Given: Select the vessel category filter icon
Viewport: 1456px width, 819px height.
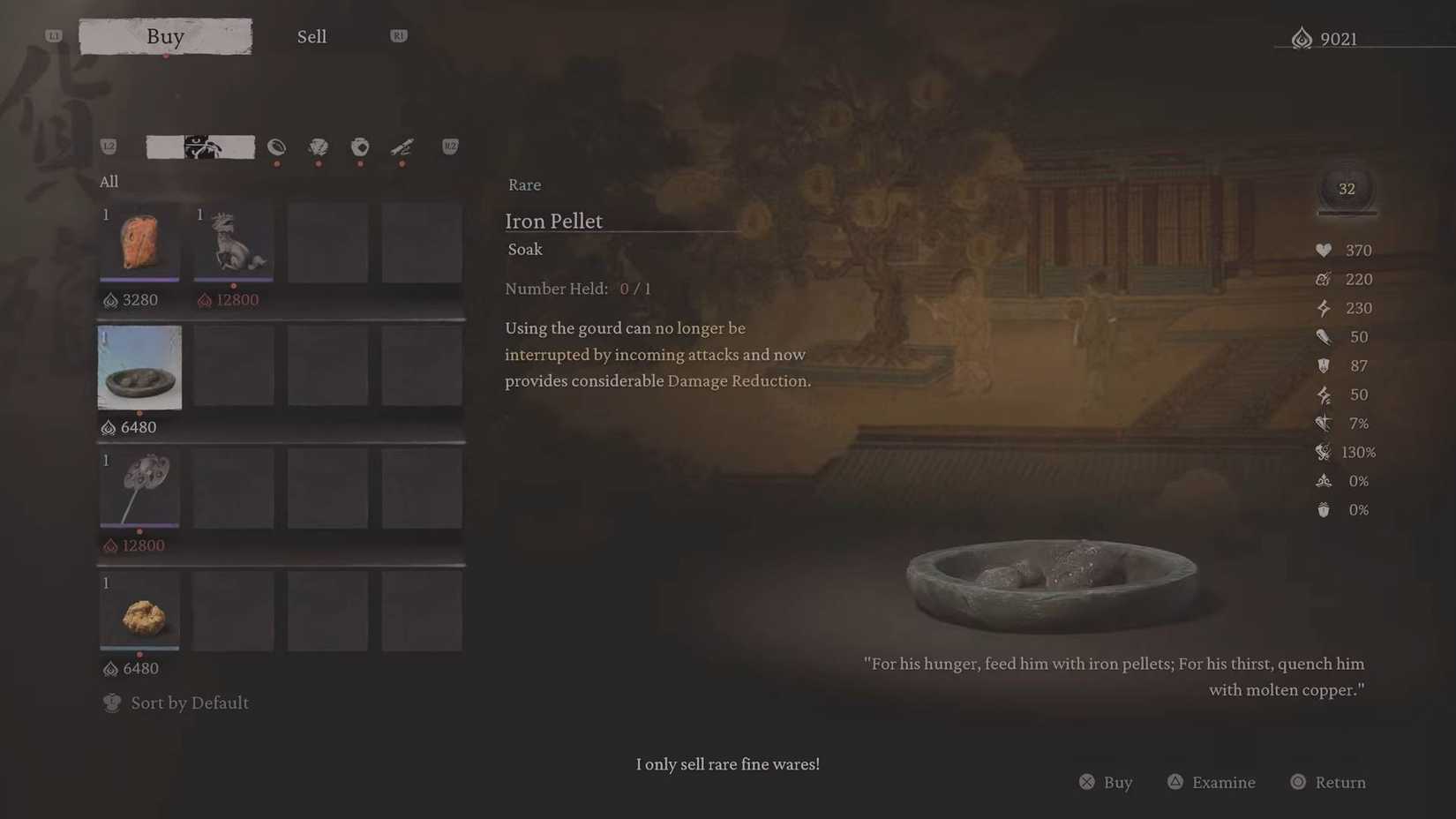Looking at the screenshot, I should [x=359, y=147].
